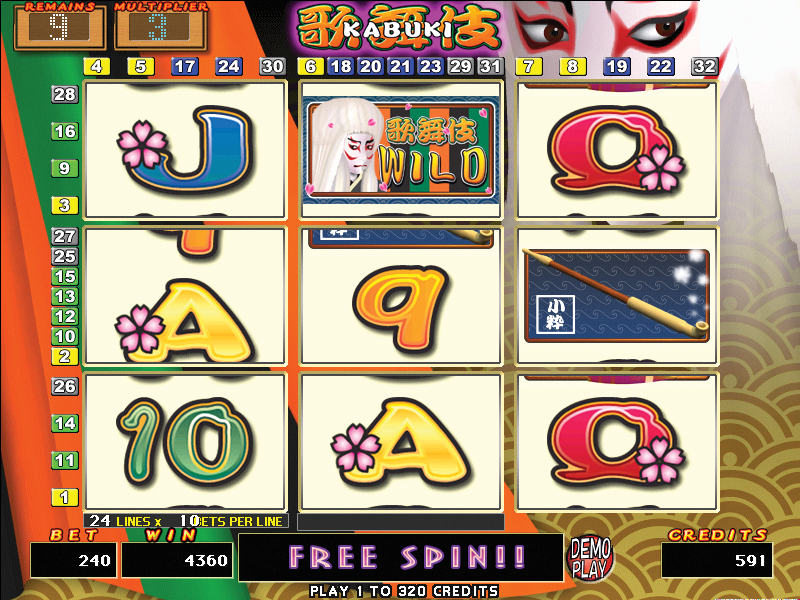
Task: Show payline 32
Action: pos(705,66)
